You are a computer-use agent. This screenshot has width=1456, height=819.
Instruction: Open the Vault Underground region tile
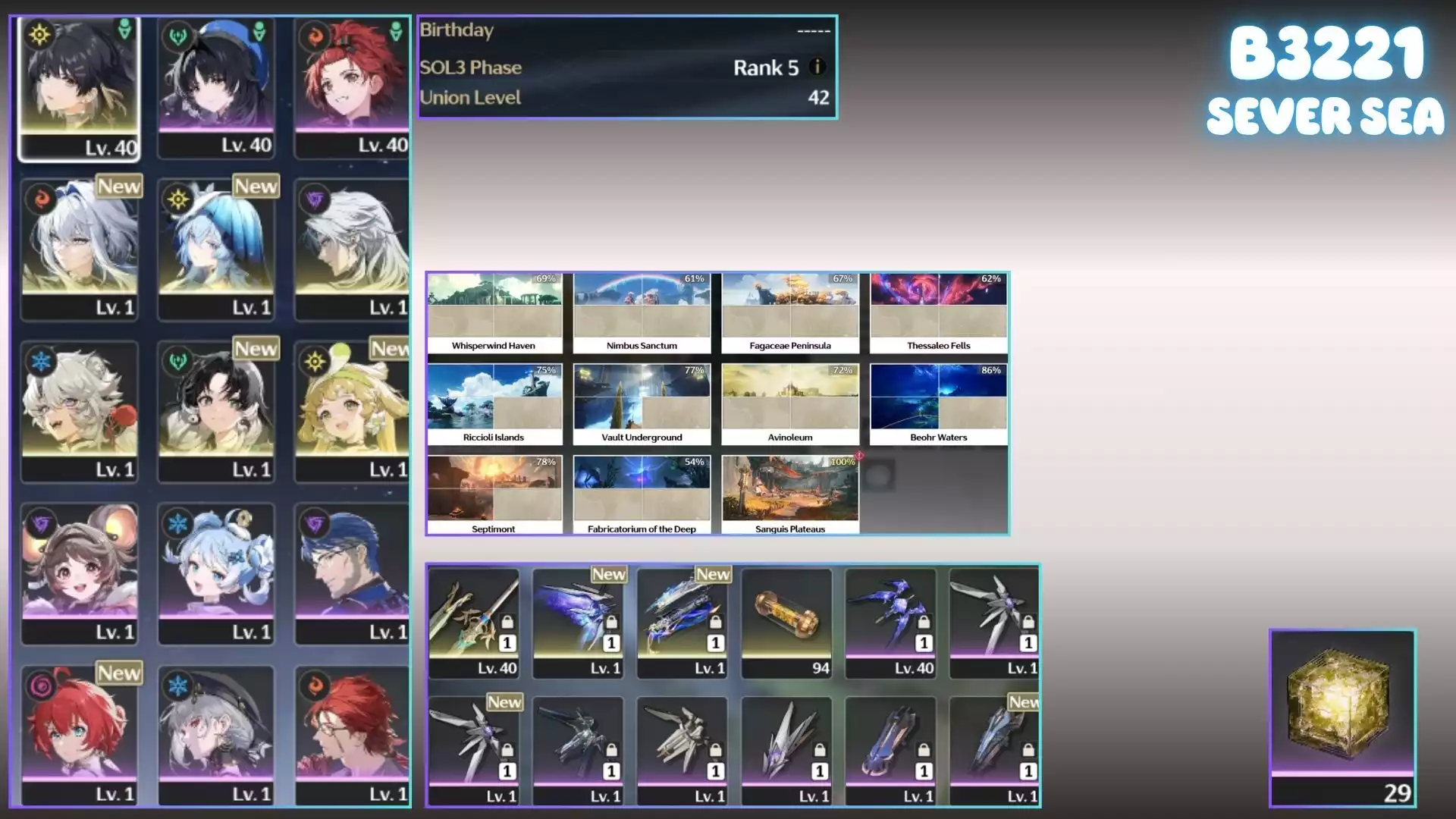[642, 404]
